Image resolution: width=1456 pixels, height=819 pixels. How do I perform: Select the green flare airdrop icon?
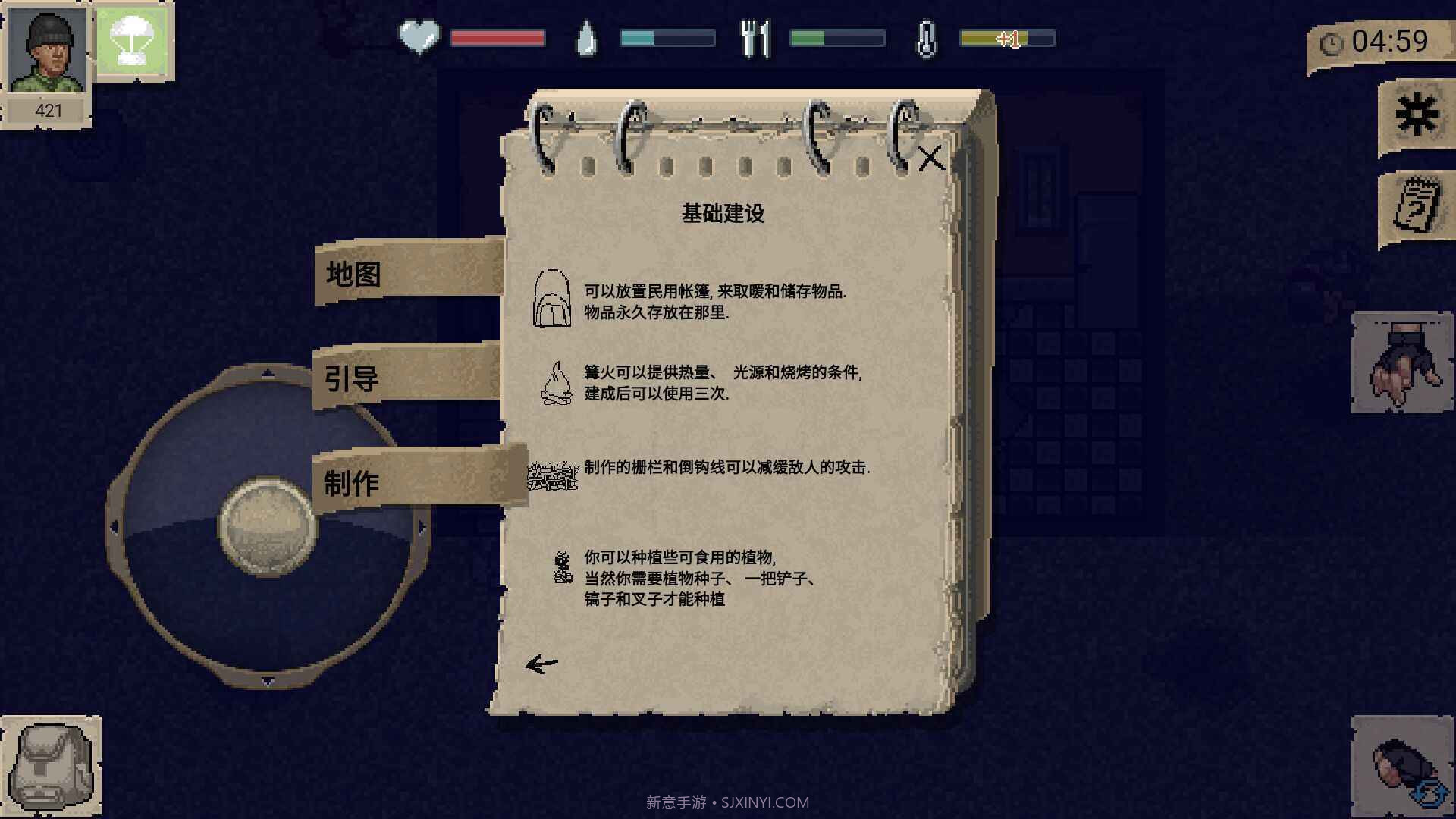(133, 42)
